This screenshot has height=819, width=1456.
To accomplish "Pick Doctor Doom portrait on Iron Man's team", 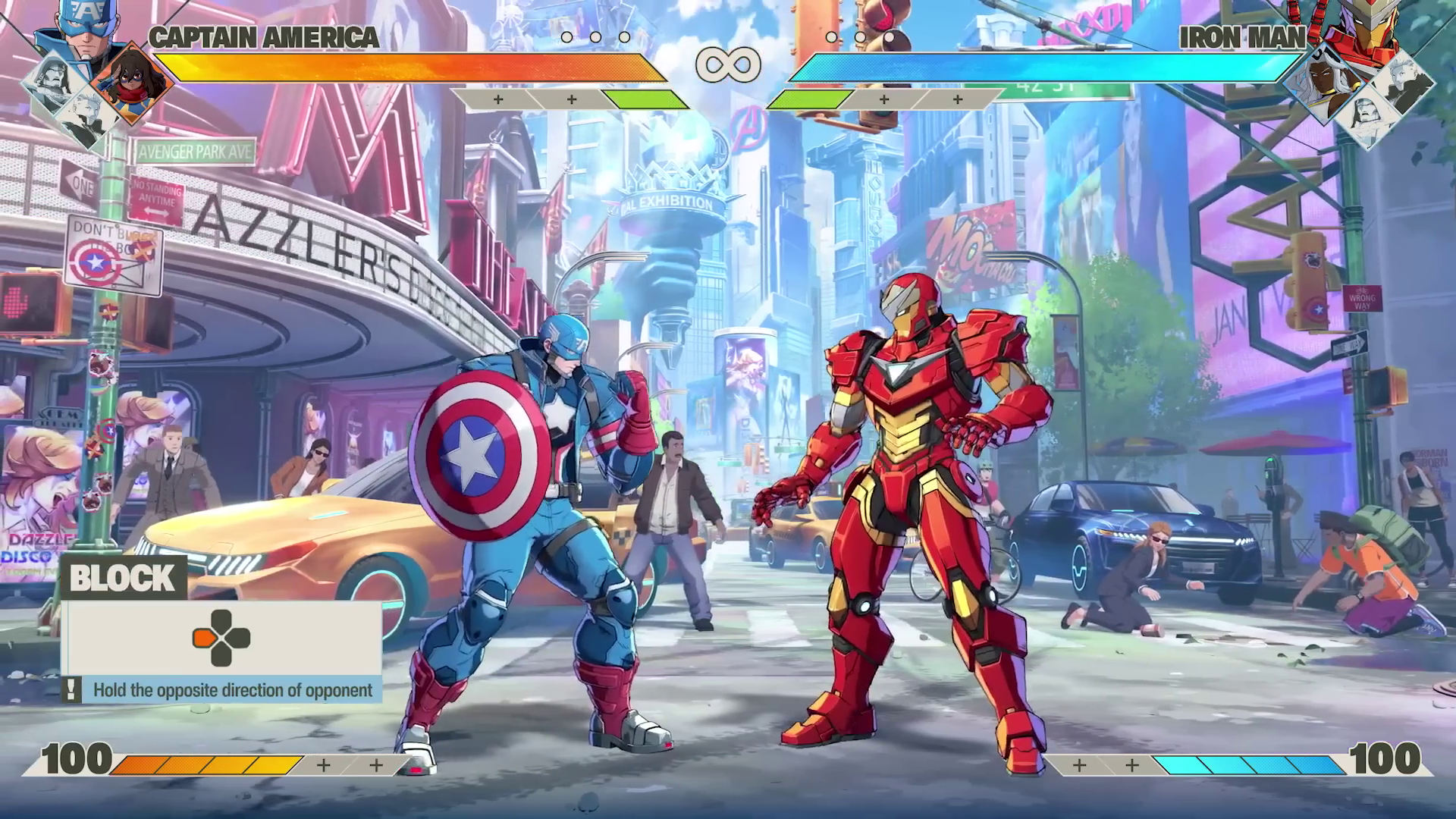I will point(1366,117).
